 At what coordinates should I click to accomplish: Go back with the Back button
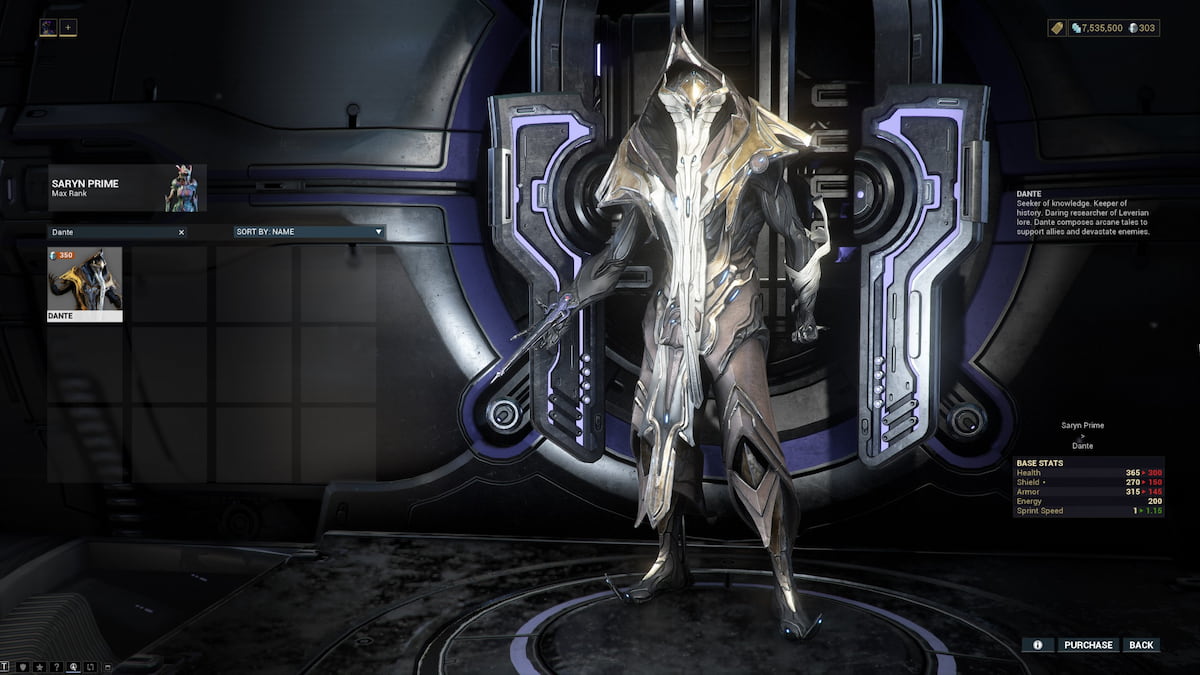pos(1141,645)
